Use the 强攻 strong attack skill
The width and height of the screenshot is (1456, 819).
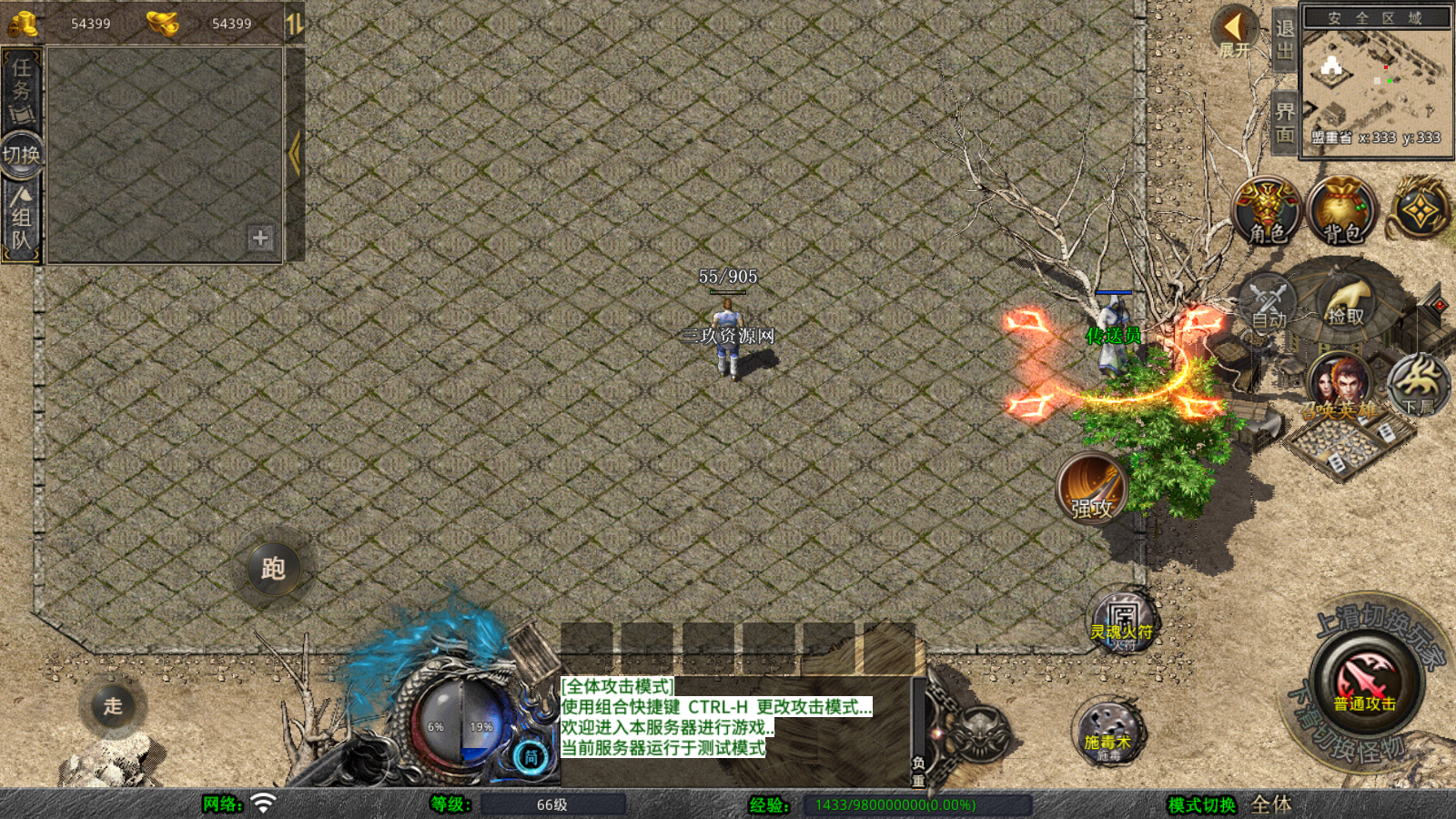tap(1092, 489)
